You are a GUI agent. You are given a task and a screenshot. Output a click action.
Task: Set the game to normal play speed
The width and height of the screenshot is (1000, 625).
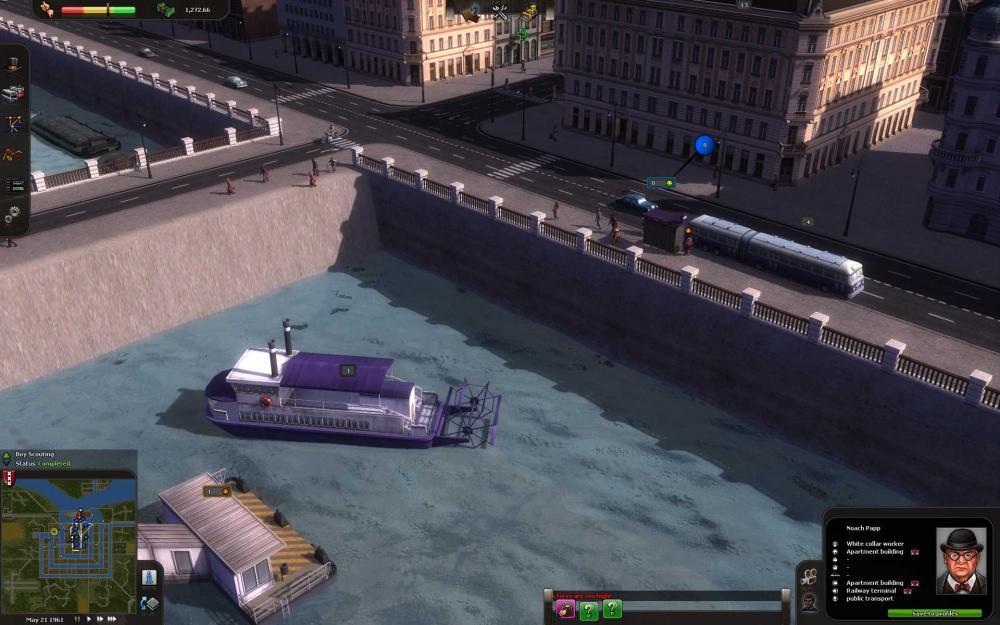[87, 619]
